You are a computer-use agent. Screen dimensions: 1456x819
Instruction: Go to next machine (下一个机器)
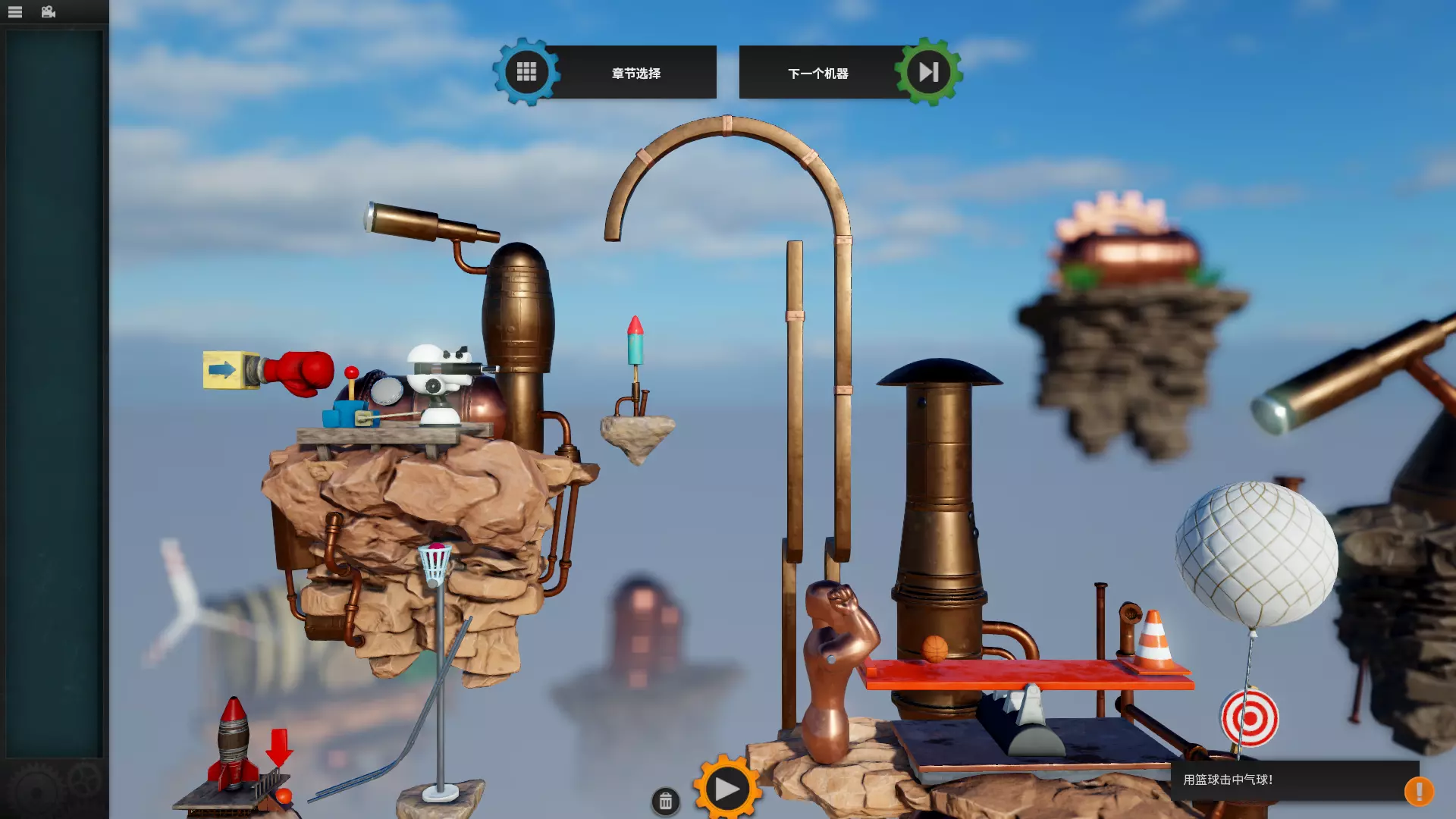point(848,73)
